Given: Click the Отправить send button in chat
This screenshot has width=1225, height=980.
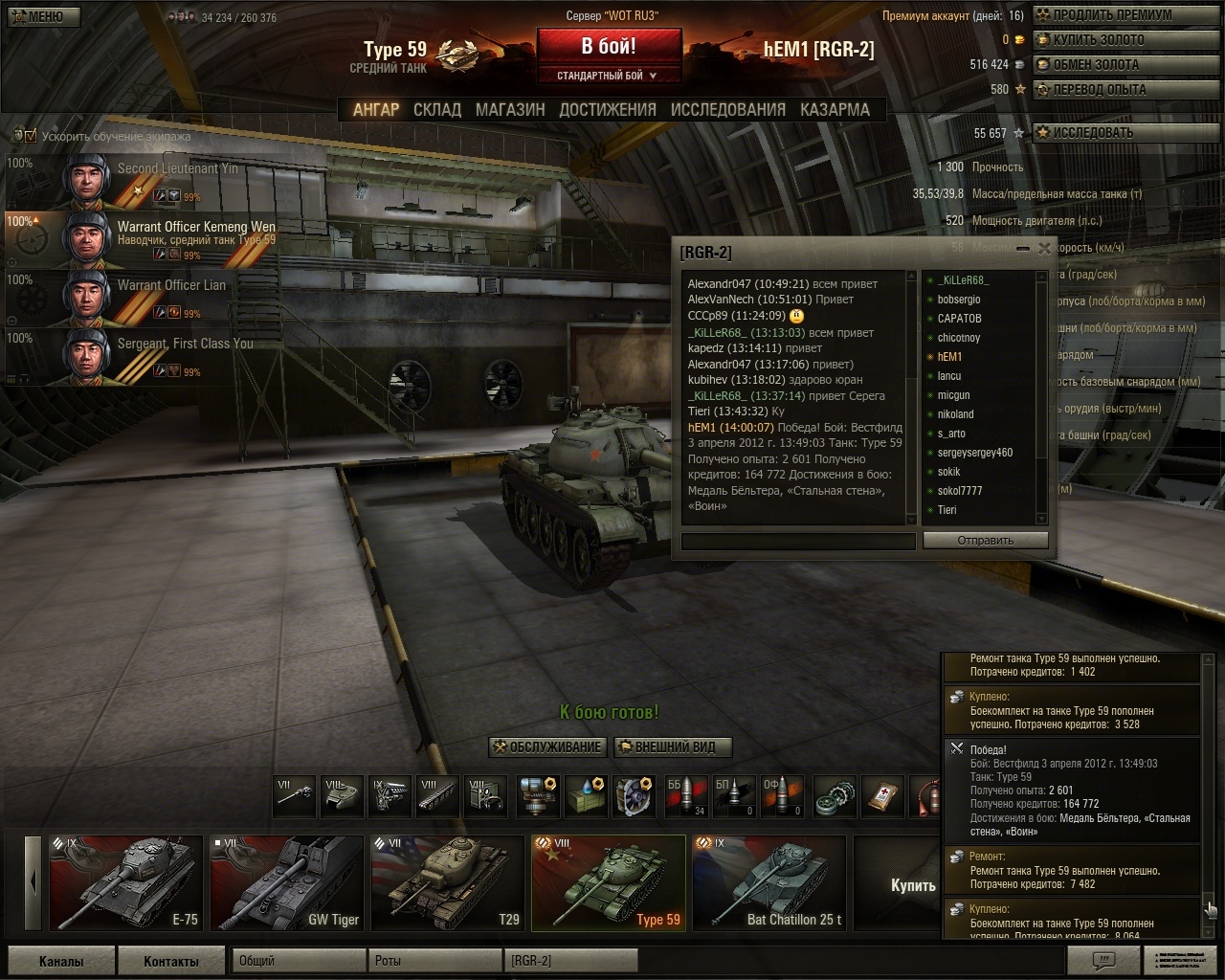Looking at the screenshot, I should pos(985,541).
